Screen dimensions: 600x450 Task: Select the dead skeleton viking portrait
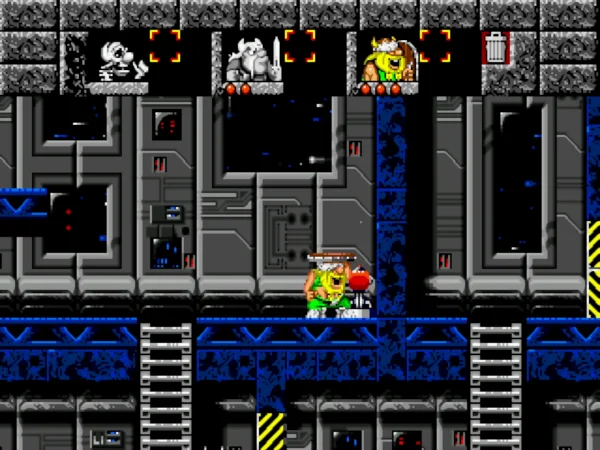click(x=118, y=58)
